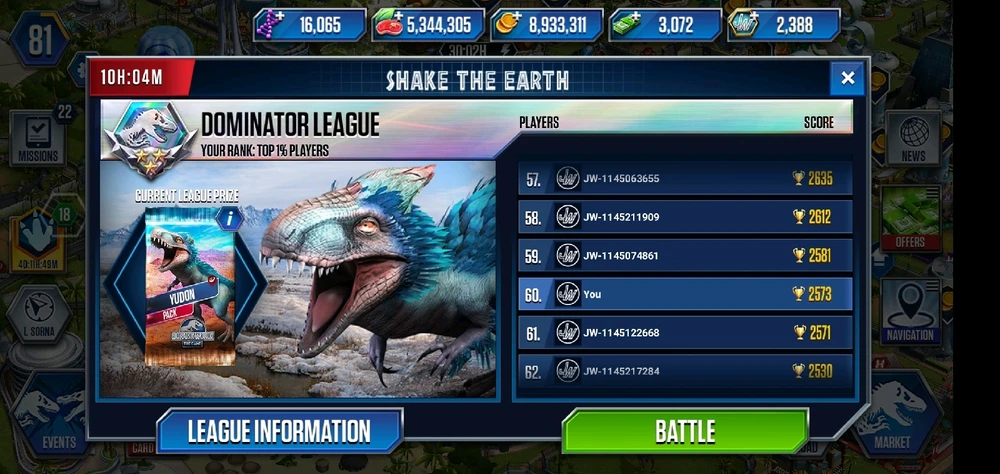Show info for the Yudon pack prize
1000x474 pixels.
click(230, 217)
